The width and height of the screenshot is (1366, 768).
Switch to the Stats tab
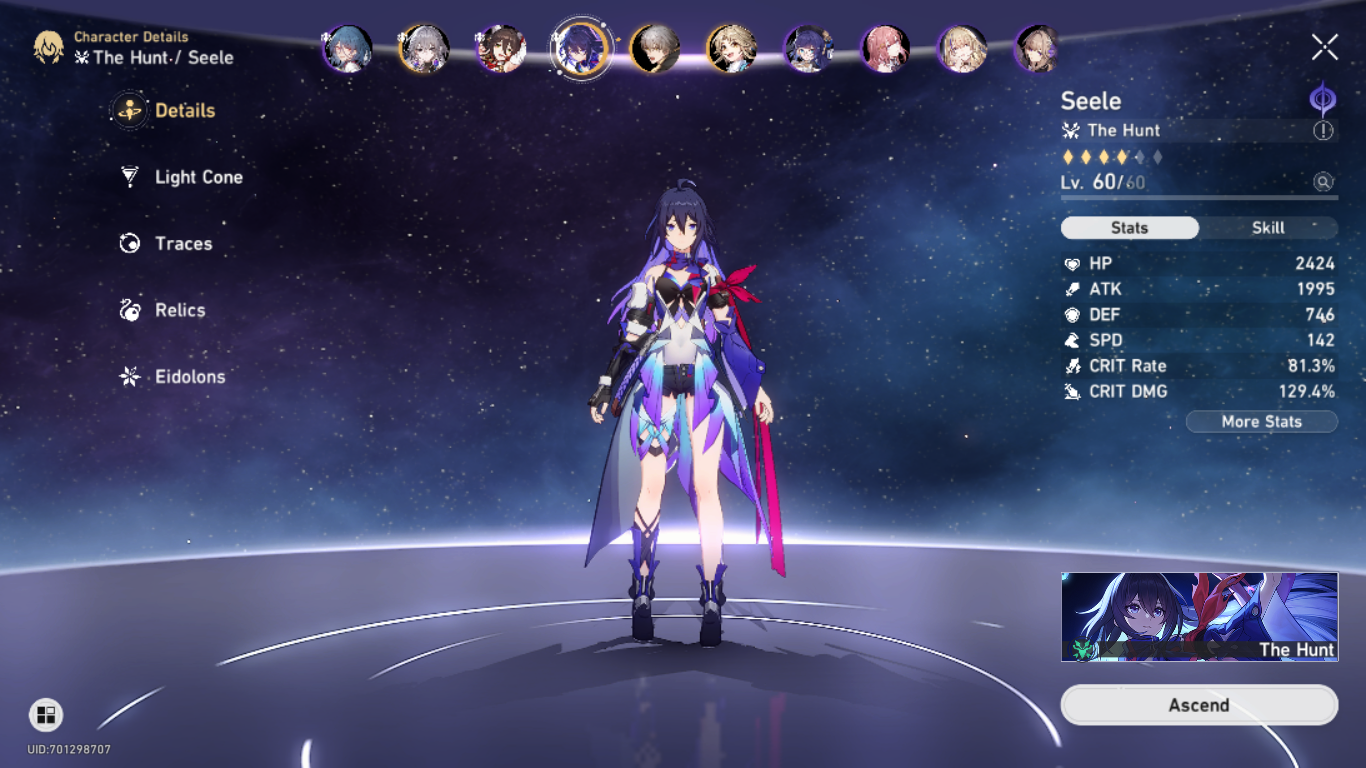pos(1129,228)
